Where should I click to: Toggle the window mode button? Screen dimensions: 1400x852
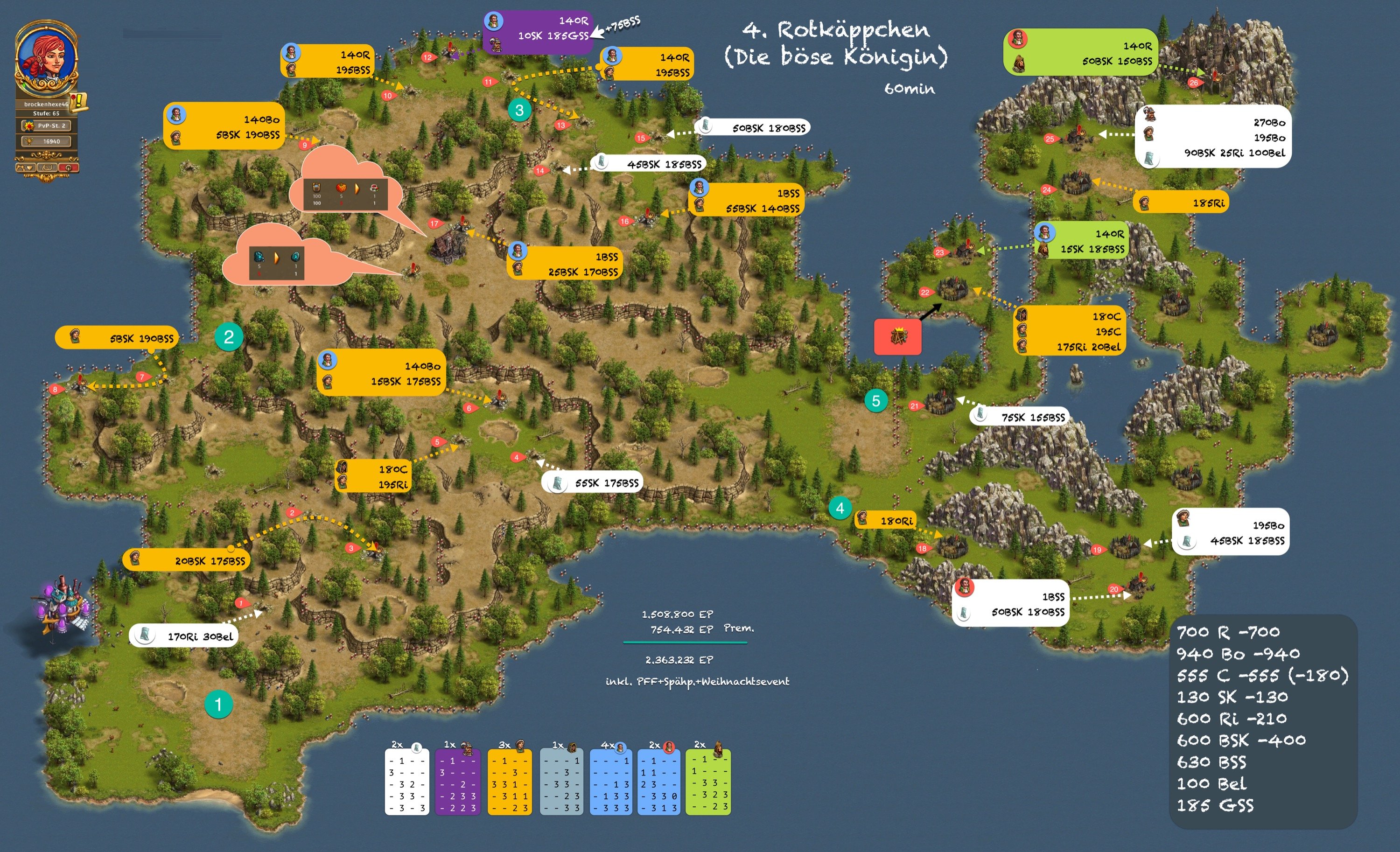click(x=47, y=168)
